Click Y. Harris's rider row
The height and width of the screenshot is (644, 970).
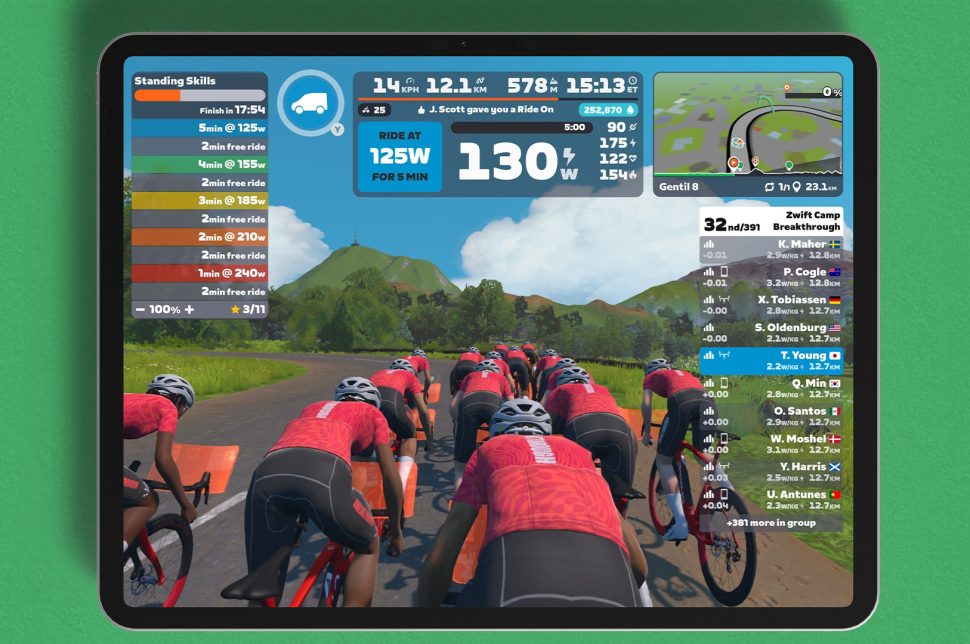click(x=771, y=472)
